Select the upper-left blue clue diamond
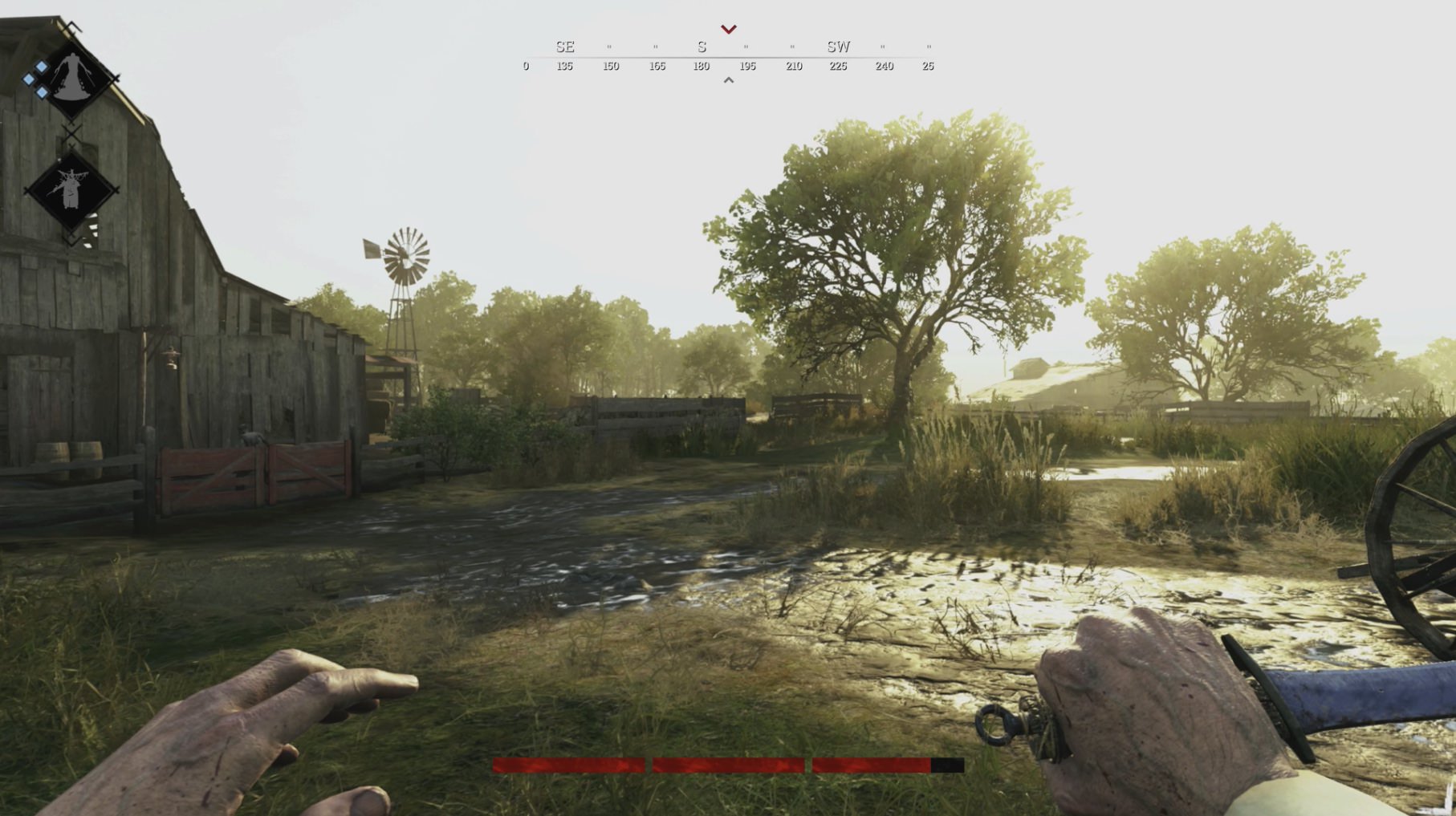This screenshot has height=816, width=1456. [29, 78]
